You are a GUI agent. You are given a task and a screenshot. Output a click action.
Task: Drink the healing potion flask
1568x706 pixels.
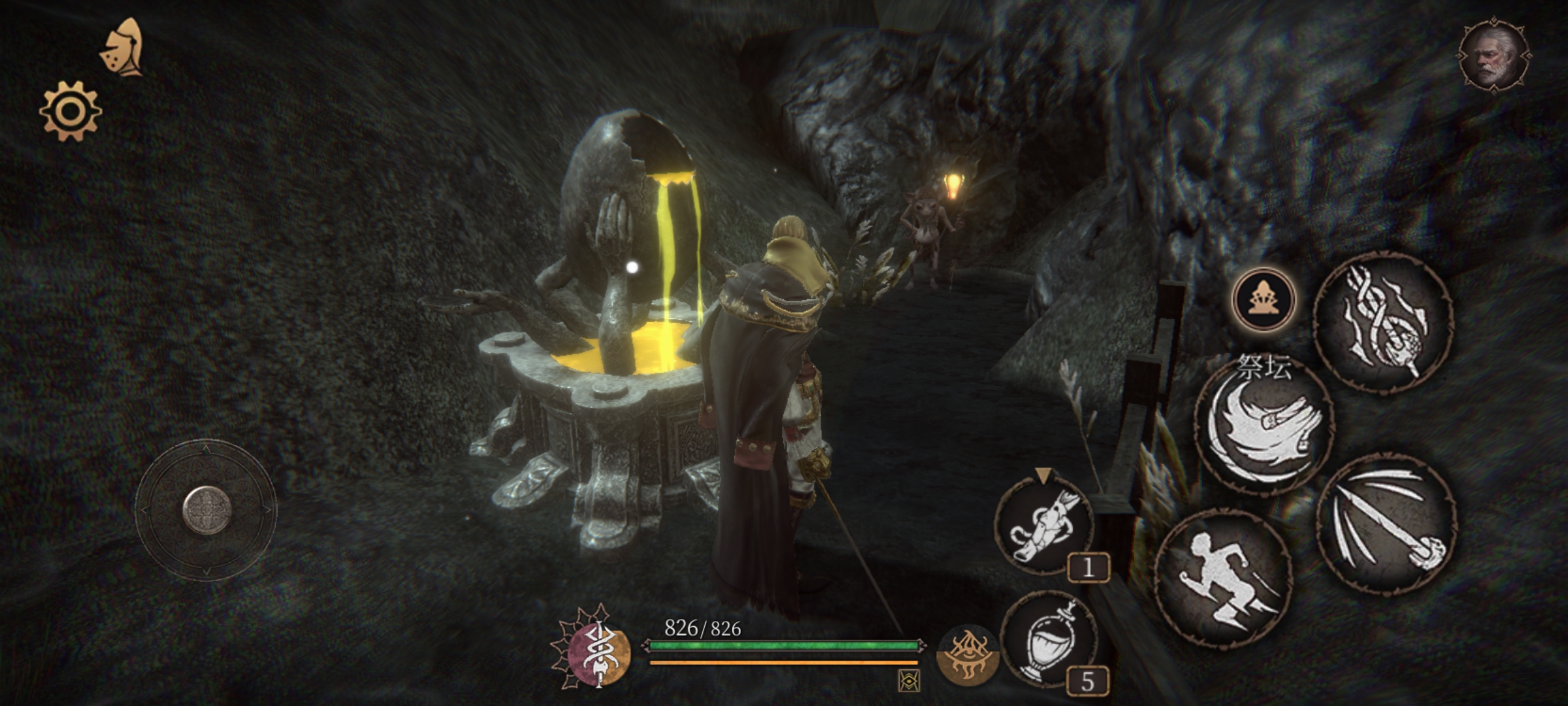click(x=1049, y=641)
